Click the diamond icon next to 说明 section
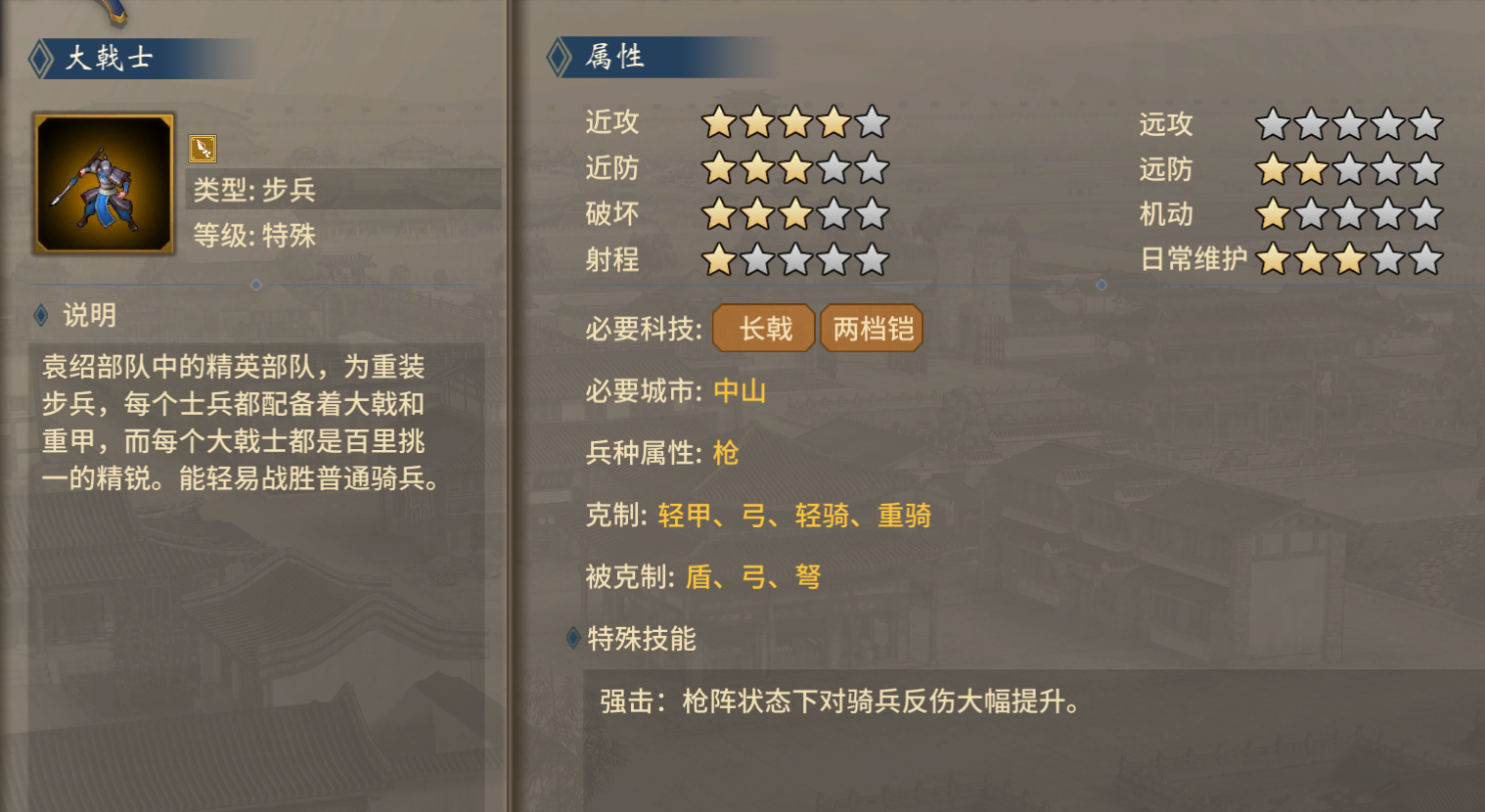The image size is (1485, 812). click(x=39, y=316)
